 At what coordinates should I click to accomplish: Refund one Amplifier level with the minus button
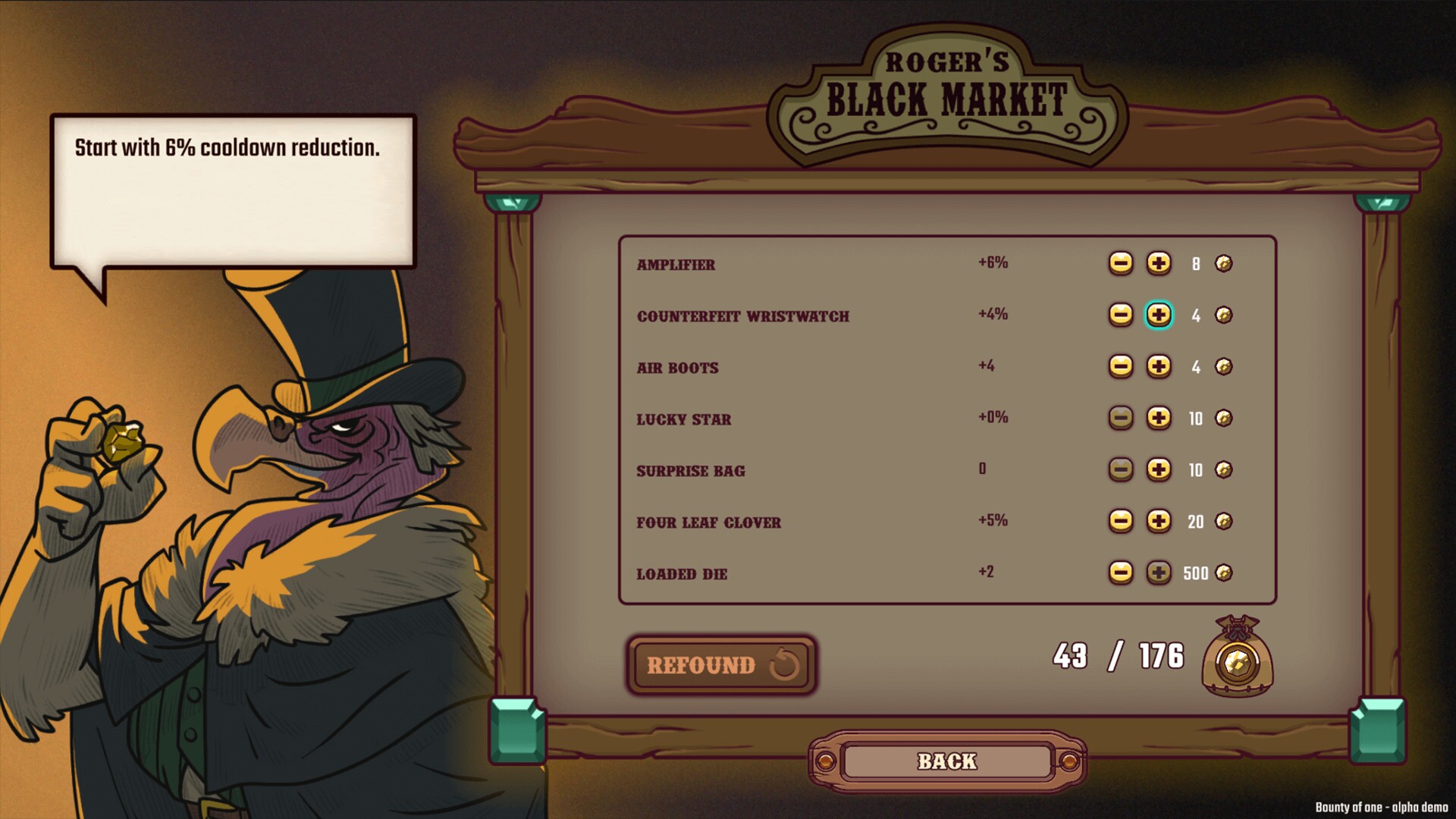click(1122, 263)
